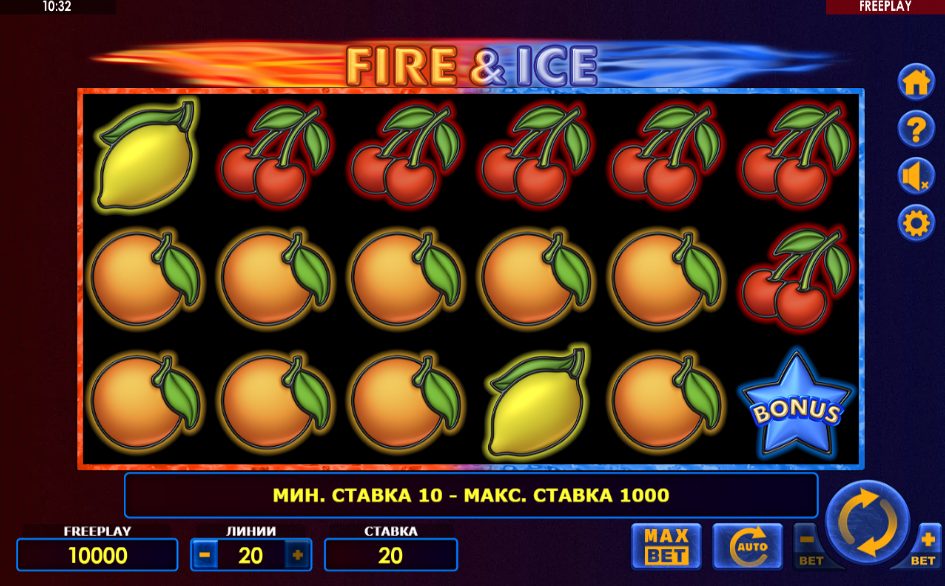Activate the MAX BET button

665,546
